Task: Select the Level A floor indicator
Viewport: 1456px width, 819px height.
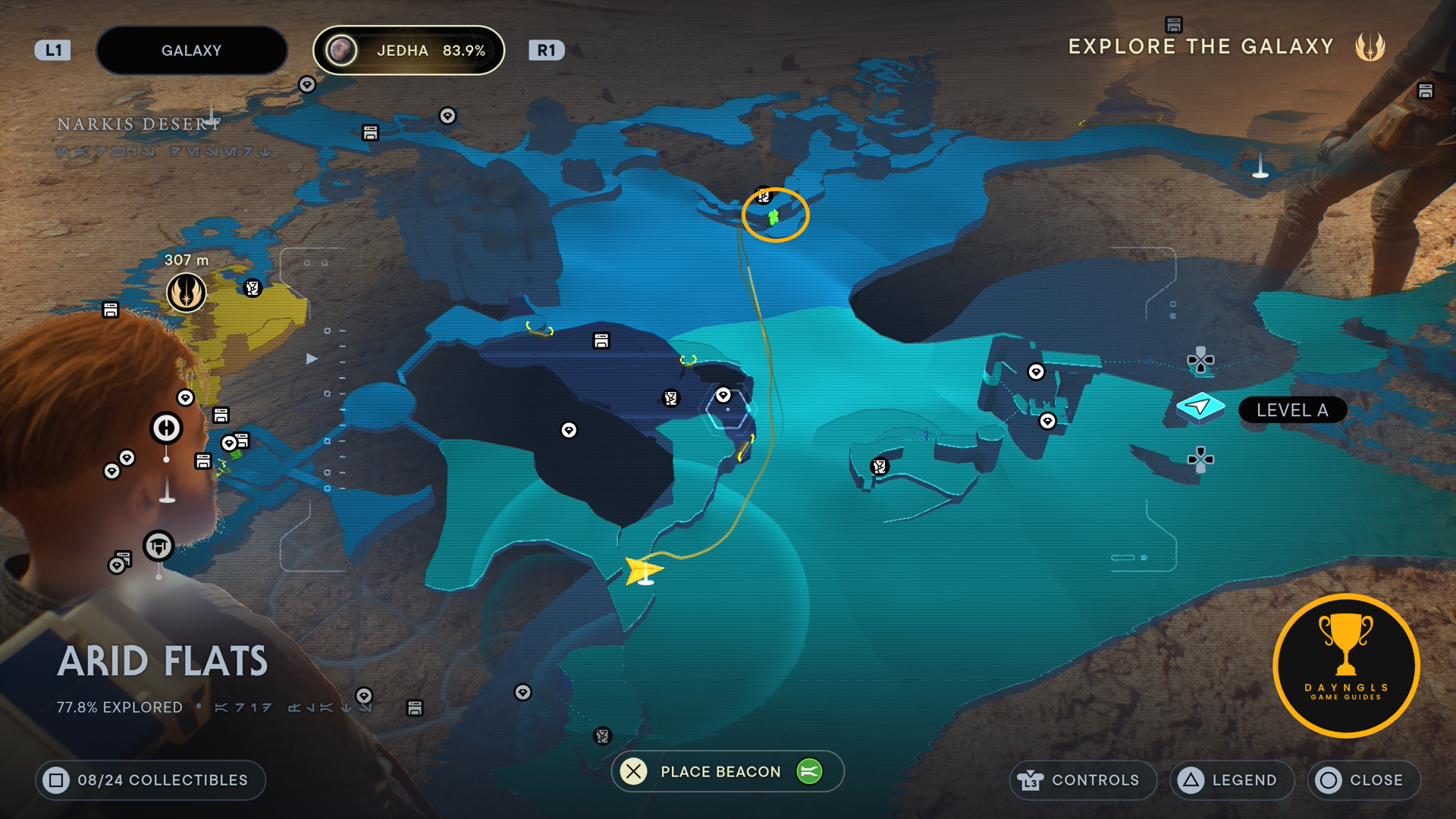Action: click(x=1292, y=410)
